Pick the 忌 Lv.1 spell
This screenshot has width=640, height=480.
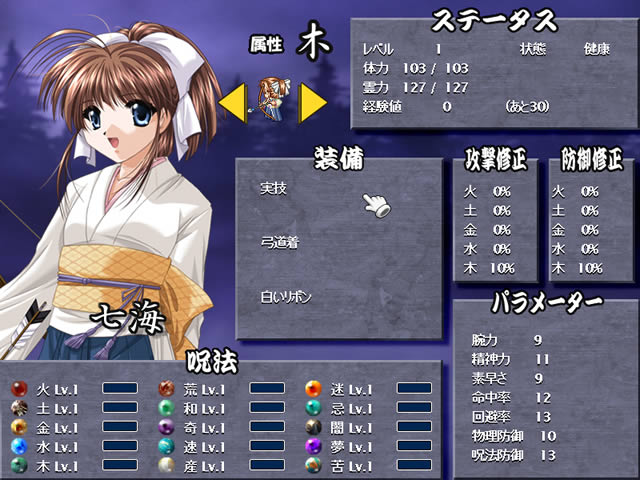pyautogui.click(x=349, y=408)
